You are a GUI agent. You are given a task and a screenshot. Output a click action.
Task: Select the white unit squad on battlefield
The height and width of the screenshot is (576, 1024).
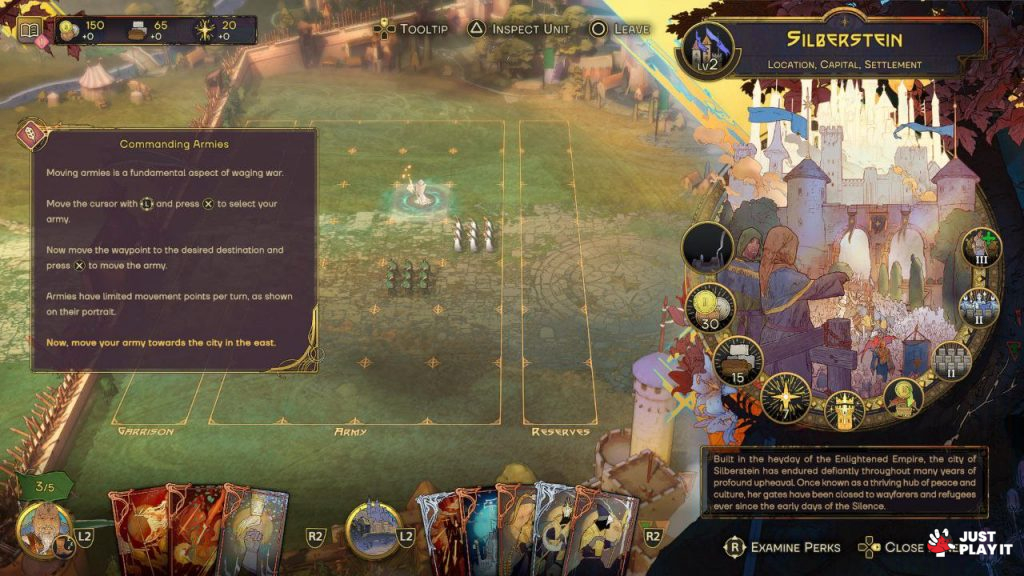coord(473,236)
